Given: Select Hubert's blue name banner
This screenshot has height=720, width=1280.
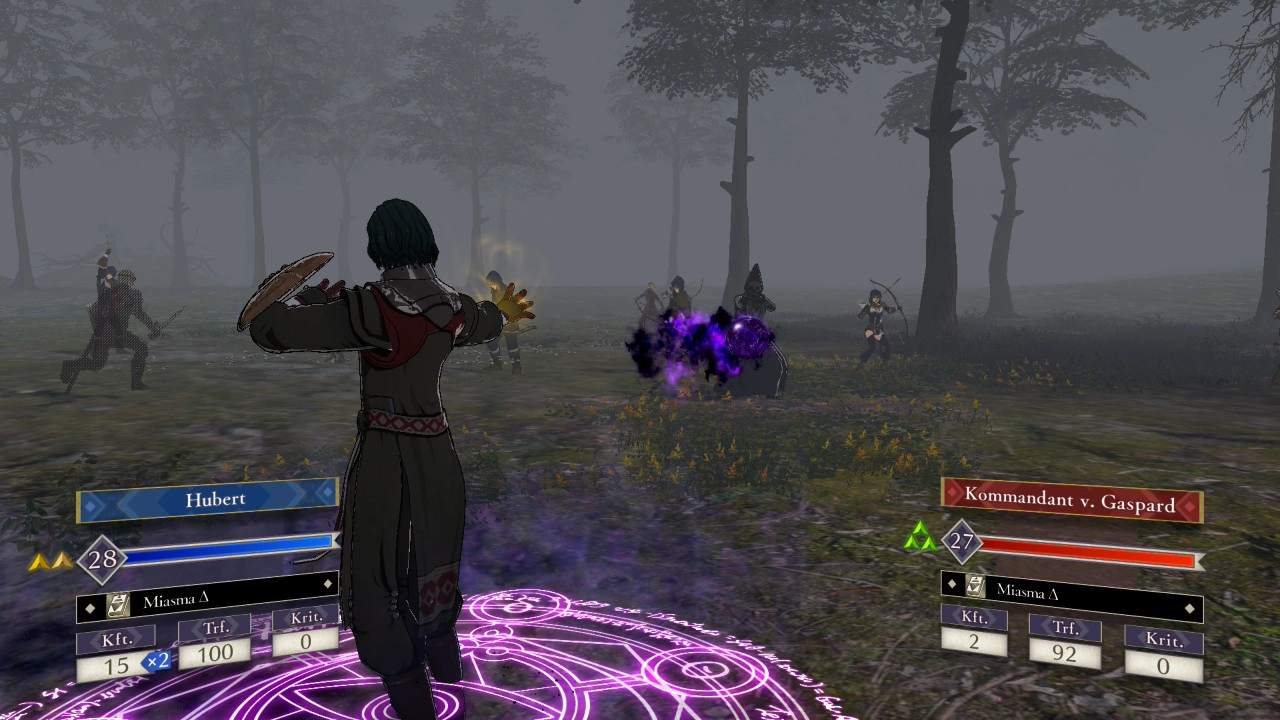Looking at the screenshot, I should pyautogui.click(x=208, y=499).
